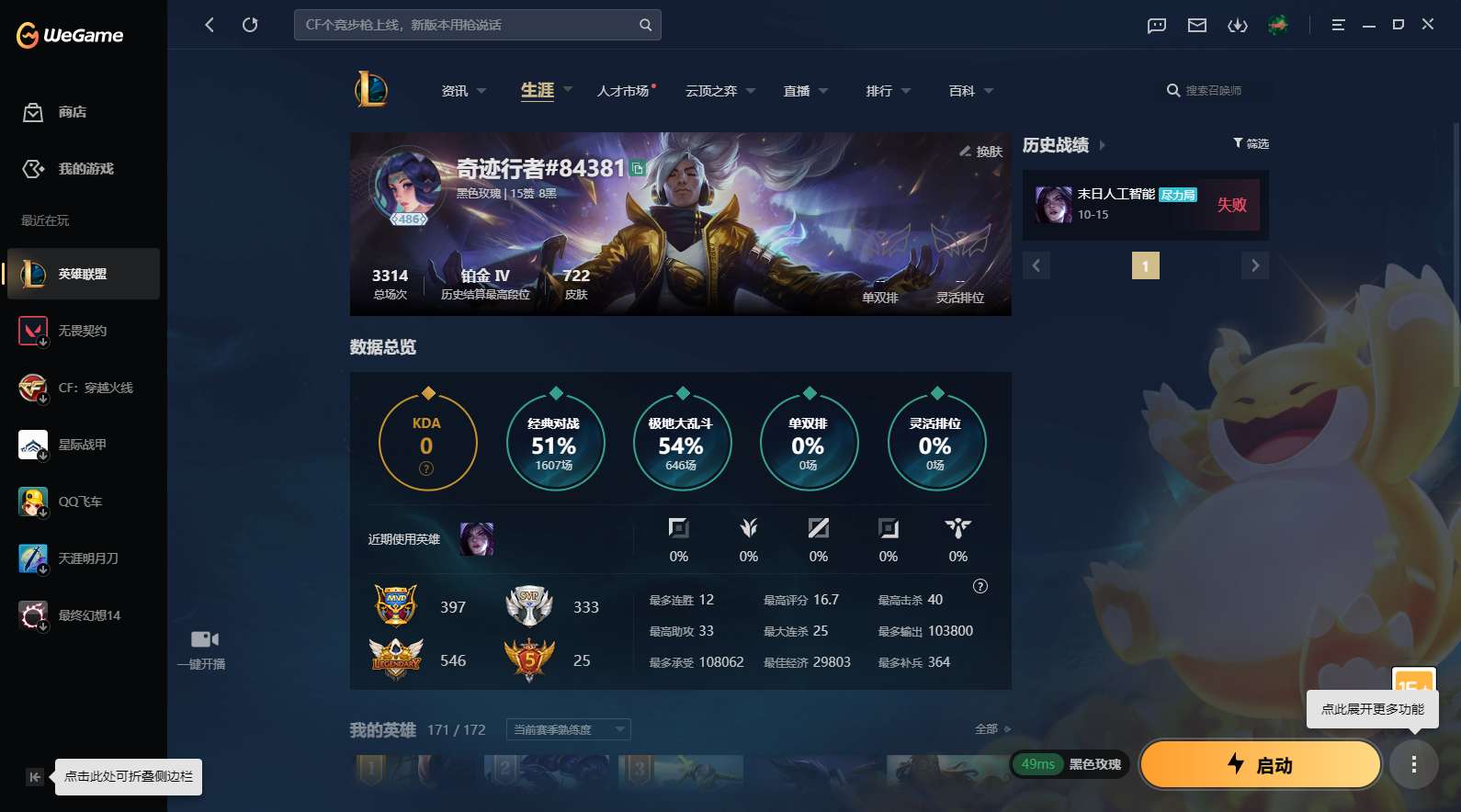Image resolution: width=1461 pixels, height=812 pixels.
Task: Open the mail inbox icon
Action: 1195,25
